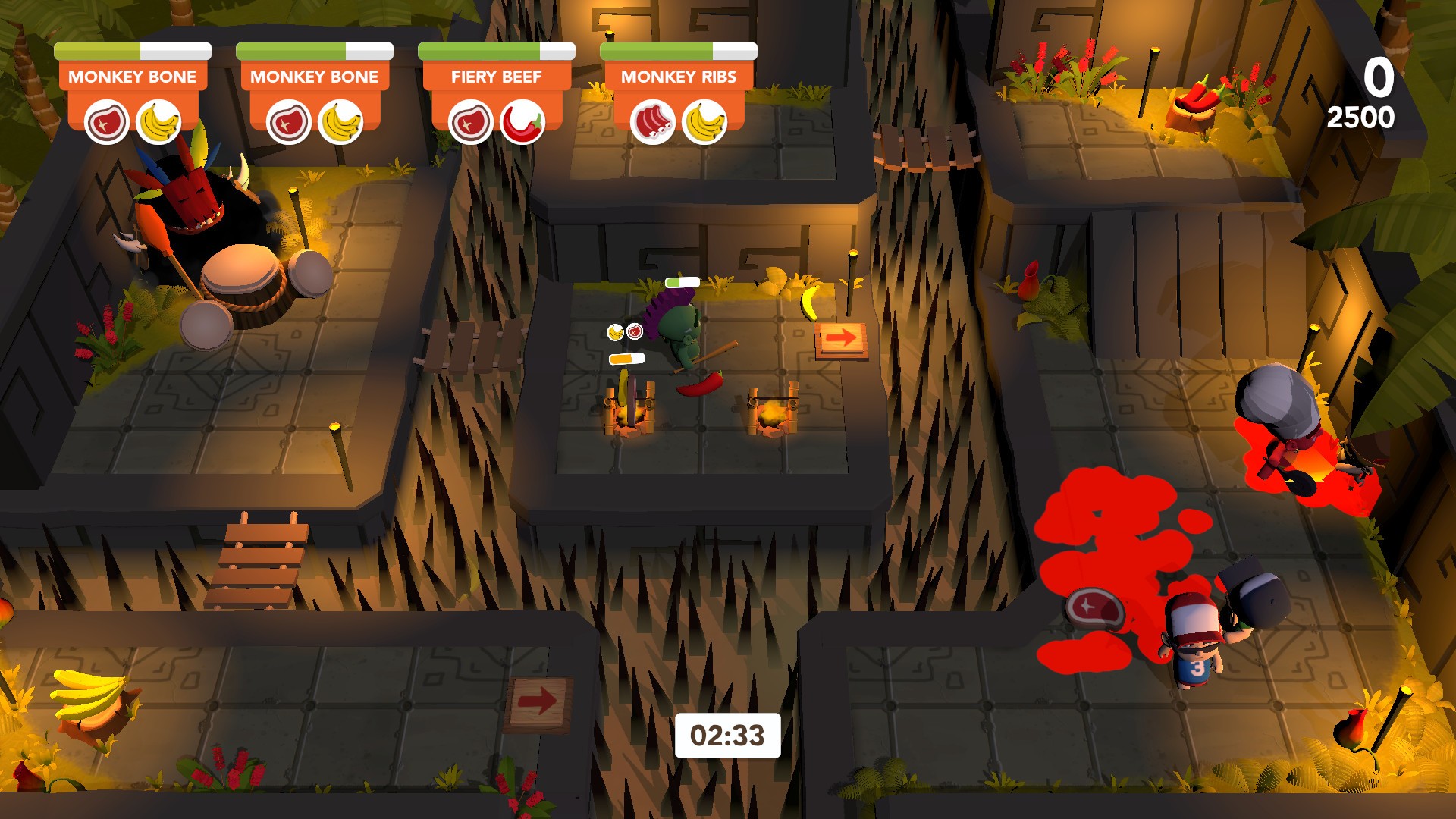Click the ribs icon on the Monkey Ribs order

tap(654, 121)
